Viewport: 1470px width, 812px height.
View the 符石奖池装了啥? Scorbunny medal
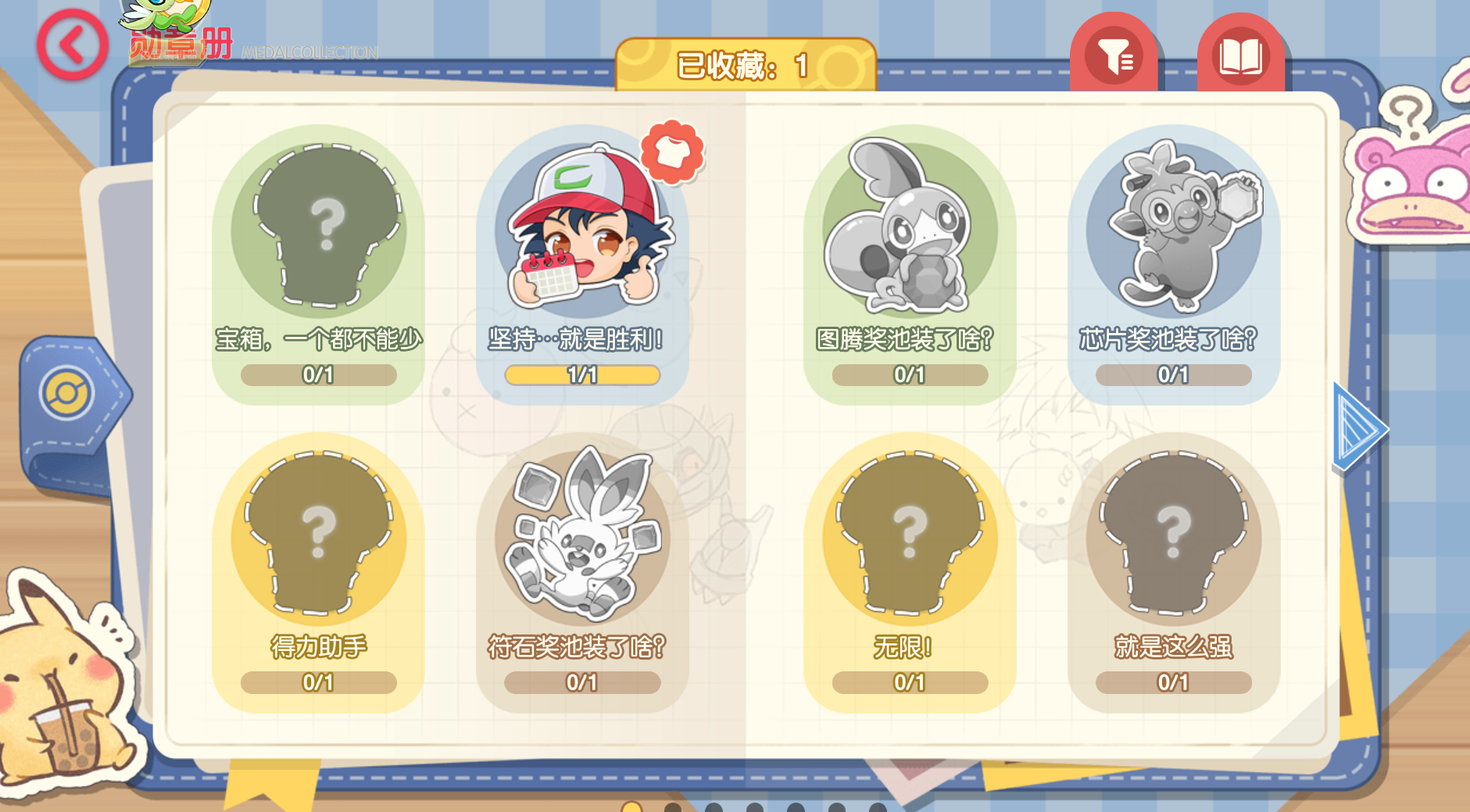(x=582, y=539)
